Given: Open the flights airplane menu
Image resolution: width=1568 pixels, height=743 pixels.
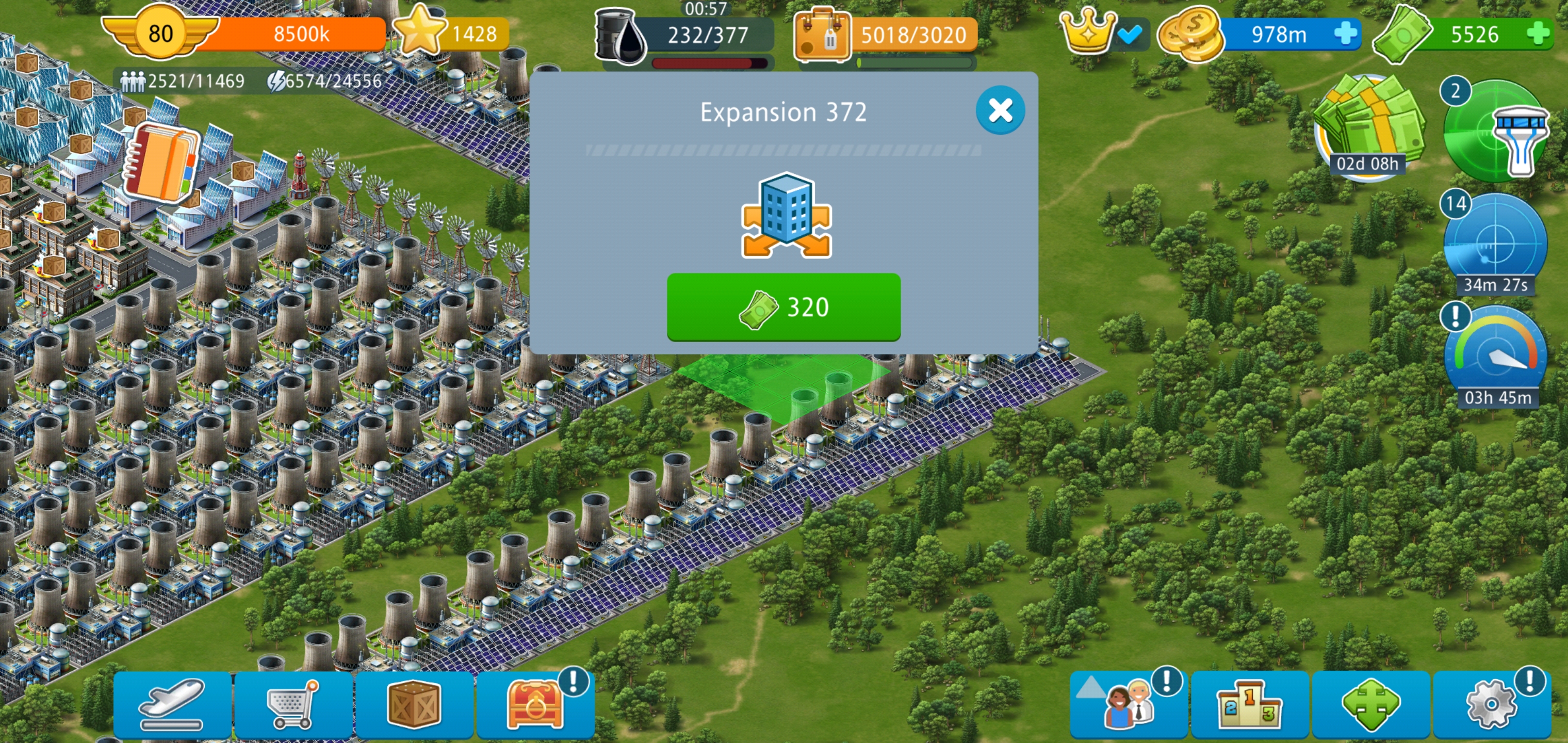Looking at the screenshot, I should click(172, 705).
